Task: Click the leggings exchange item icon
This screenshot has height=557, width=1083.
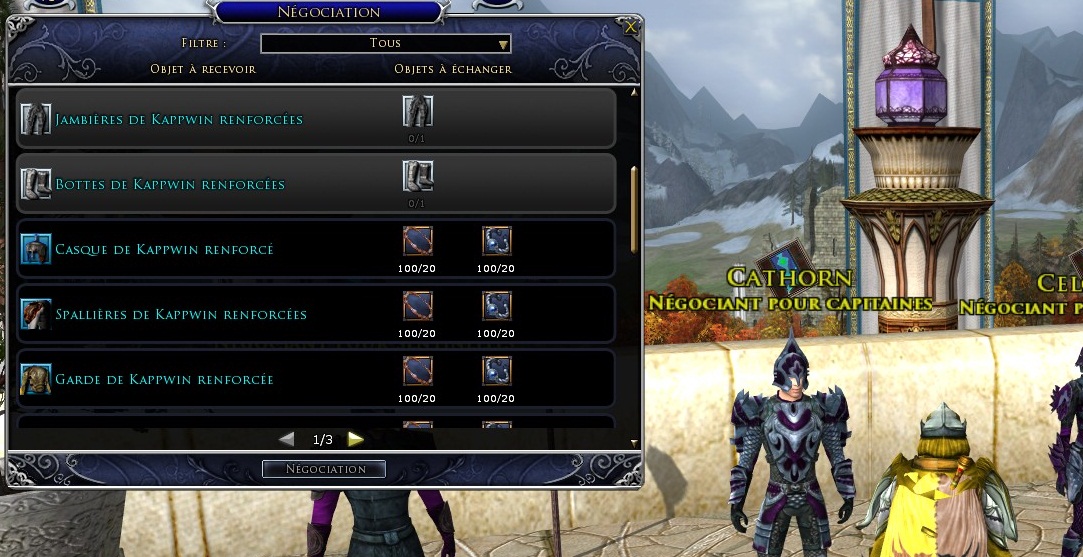Action: coord(417,111)
